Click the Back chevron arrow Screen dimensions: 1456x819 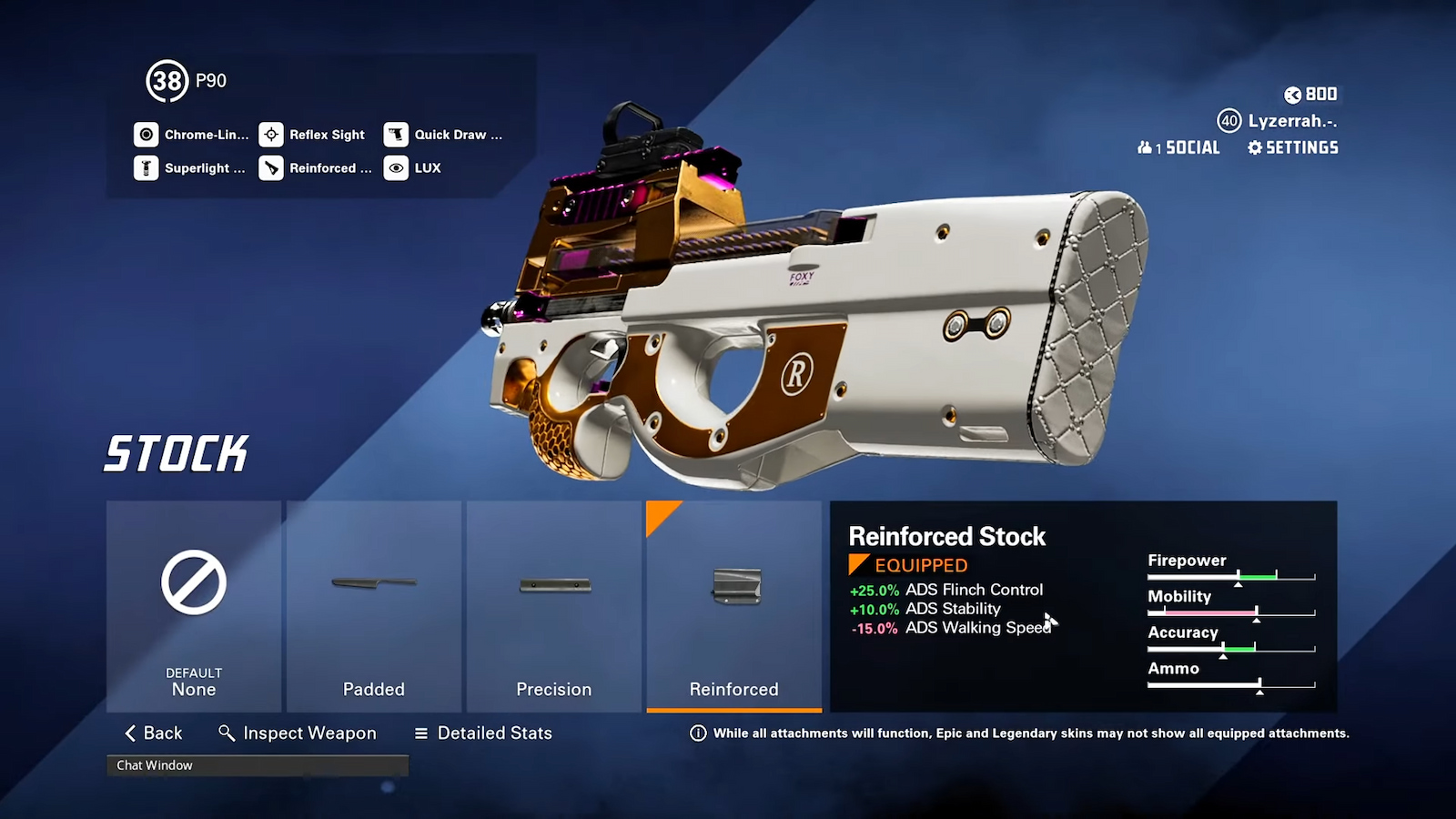[x=127, y=733]
